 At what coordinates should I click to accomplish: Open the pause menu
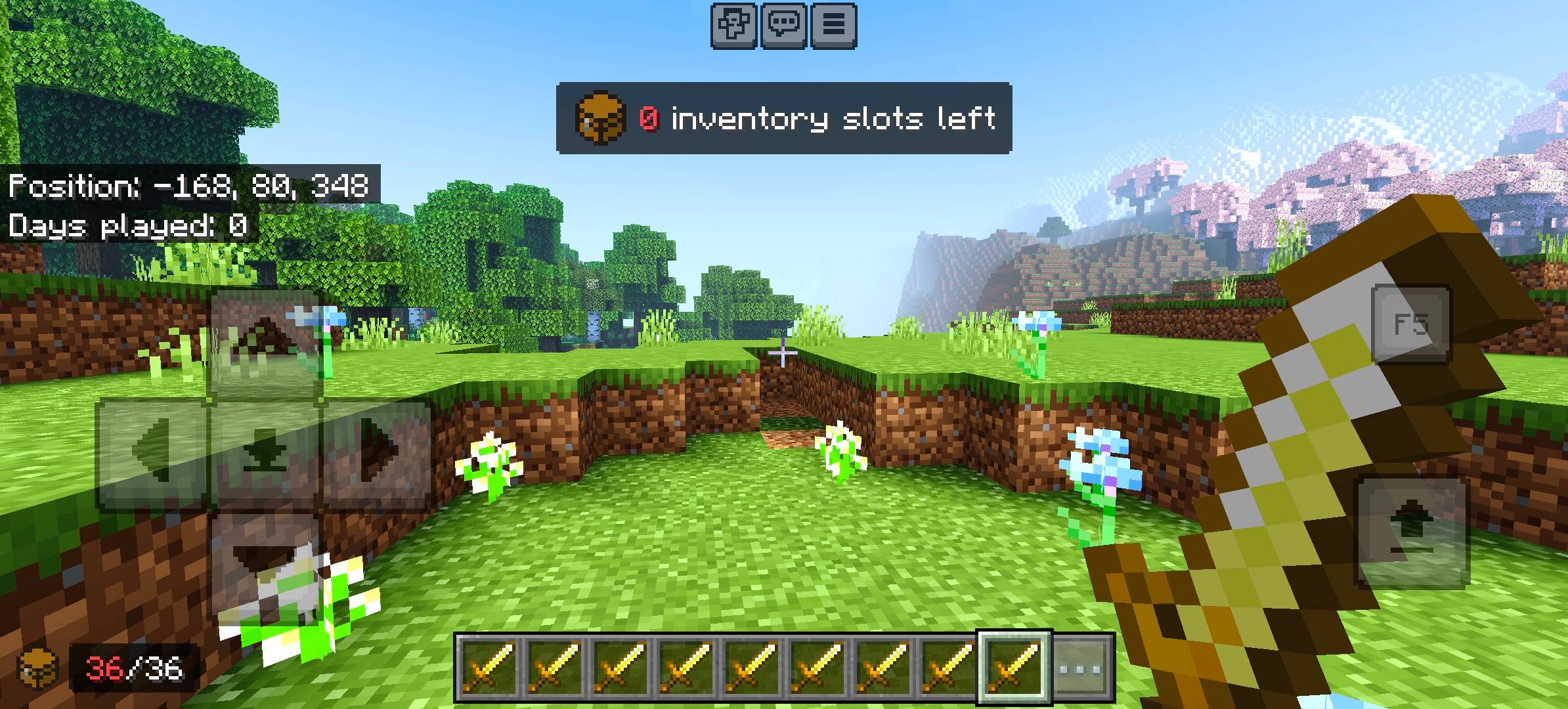(833, 26)
